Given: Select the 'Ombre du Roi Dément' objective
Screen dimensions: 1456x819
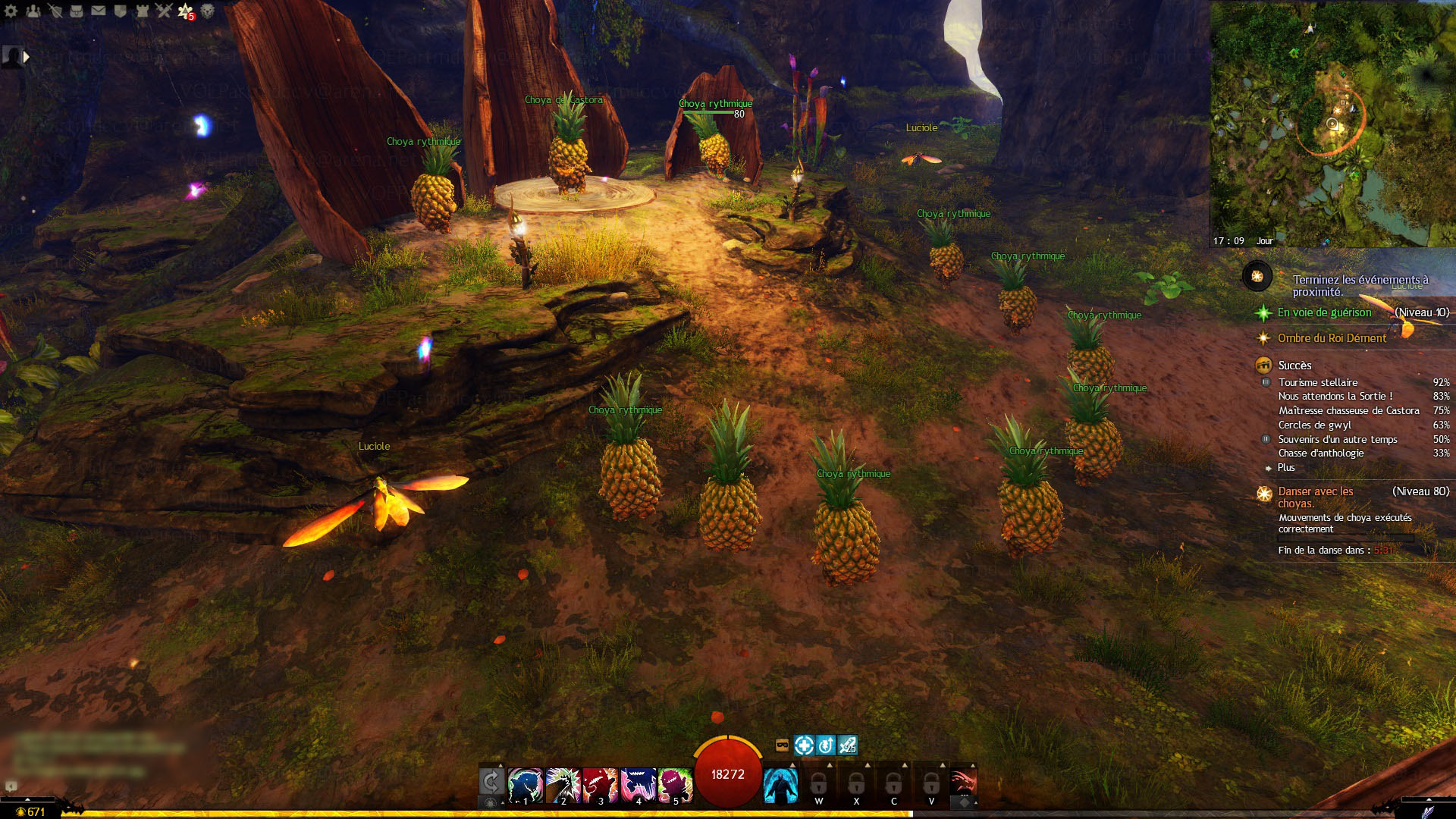Looking at the screenshot, I should 1332,338.
